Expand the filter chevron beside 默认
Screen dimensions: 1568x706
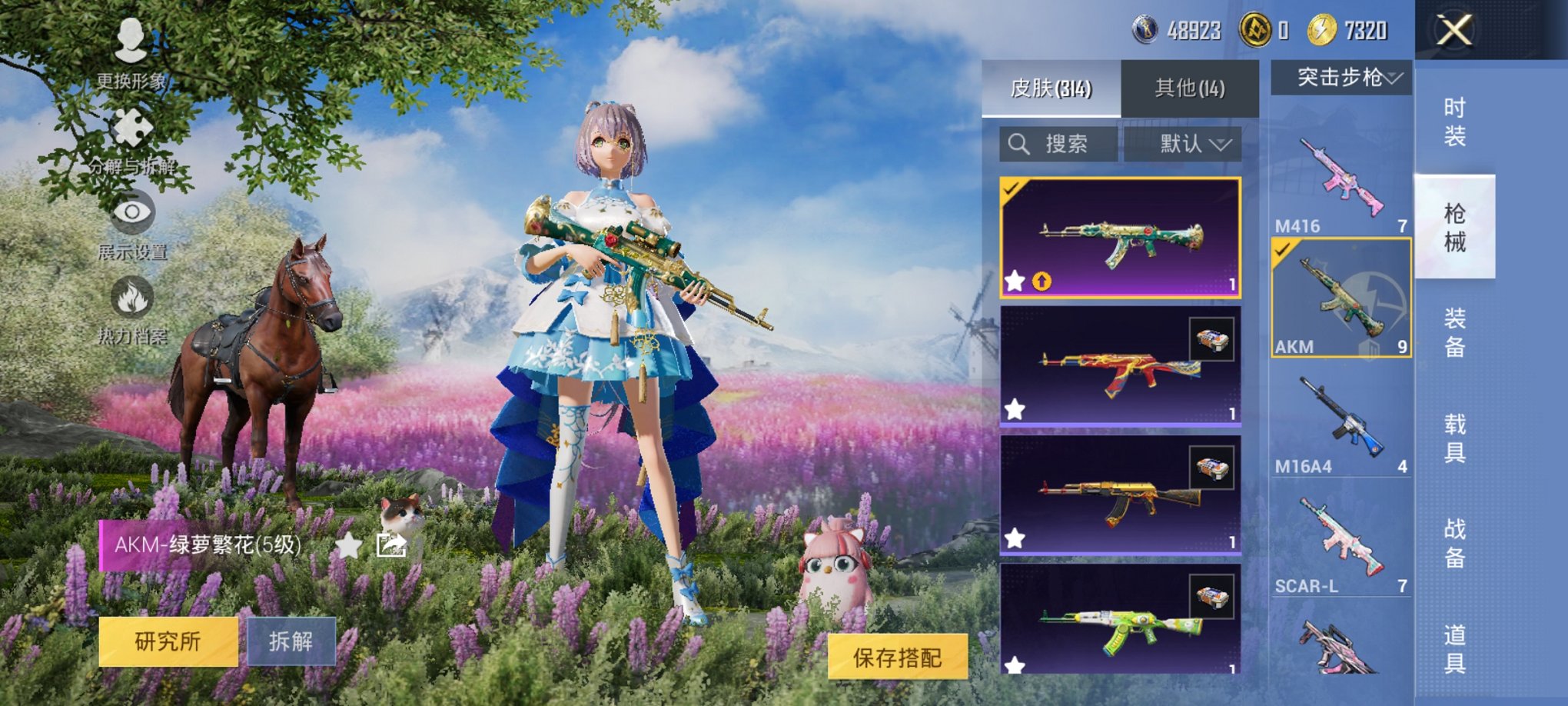tap(1221, 144)
